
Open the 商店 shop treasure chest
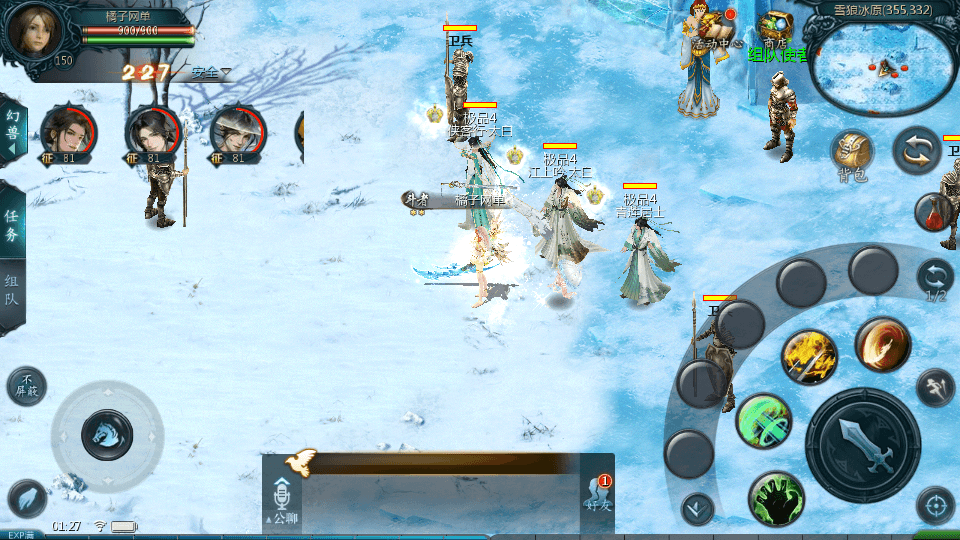click(x=774, y=26)
